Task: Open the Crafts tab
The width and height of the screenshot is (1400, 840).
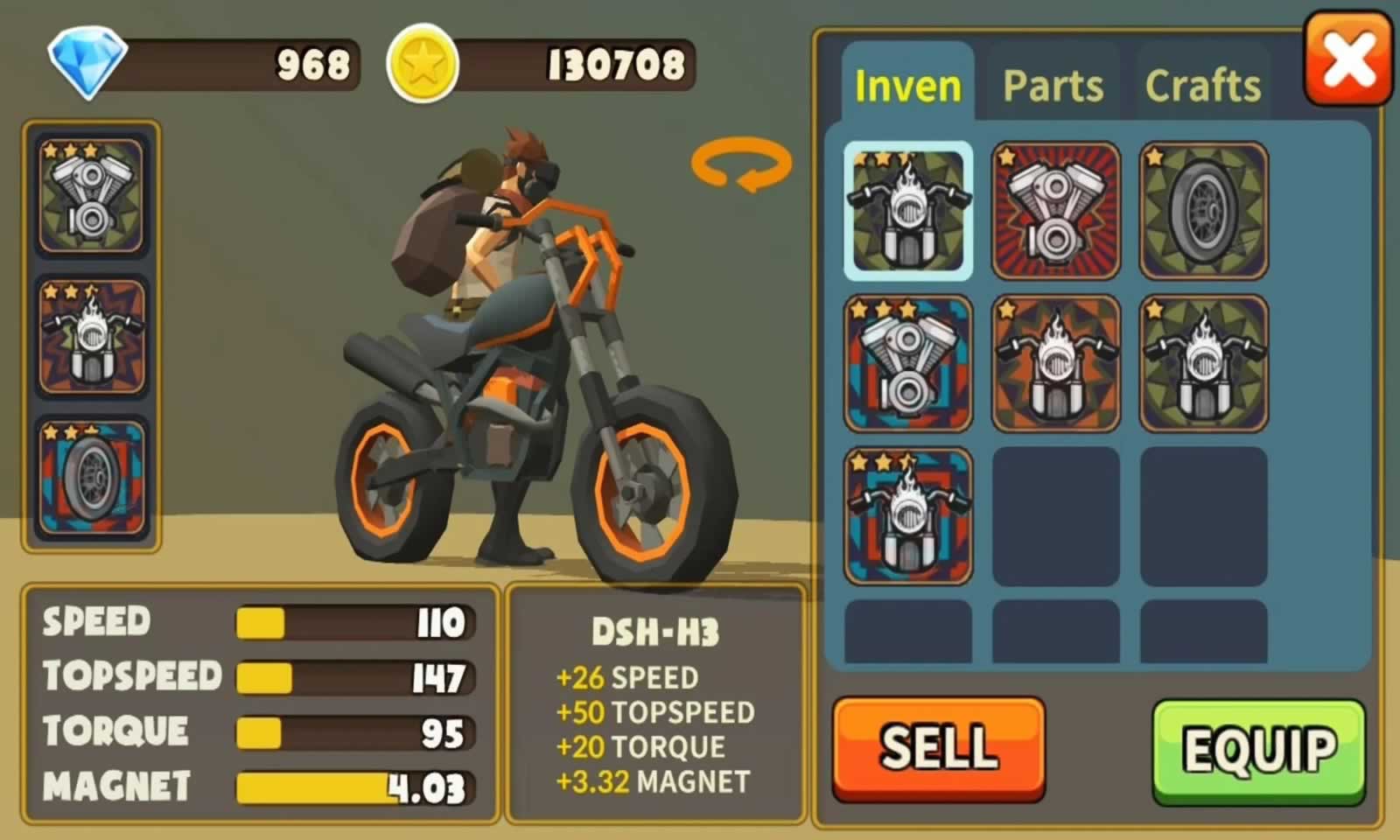Action: pyautogui.click(x=1203, y=86)
